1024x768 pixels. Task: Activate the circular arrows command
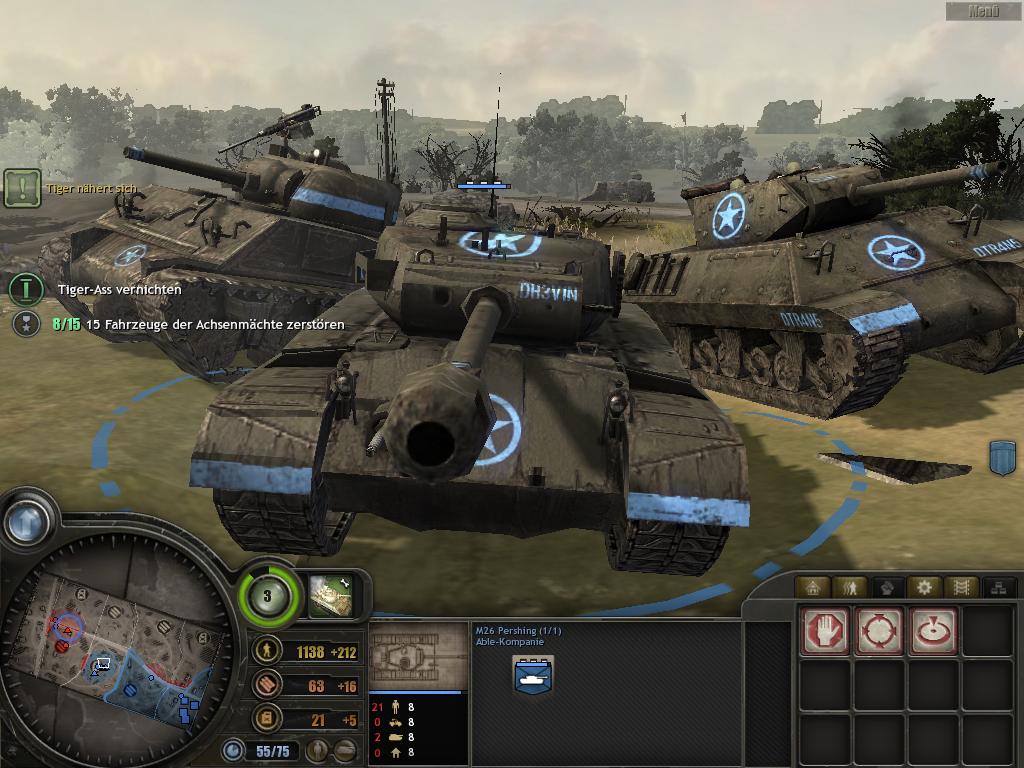879,631
